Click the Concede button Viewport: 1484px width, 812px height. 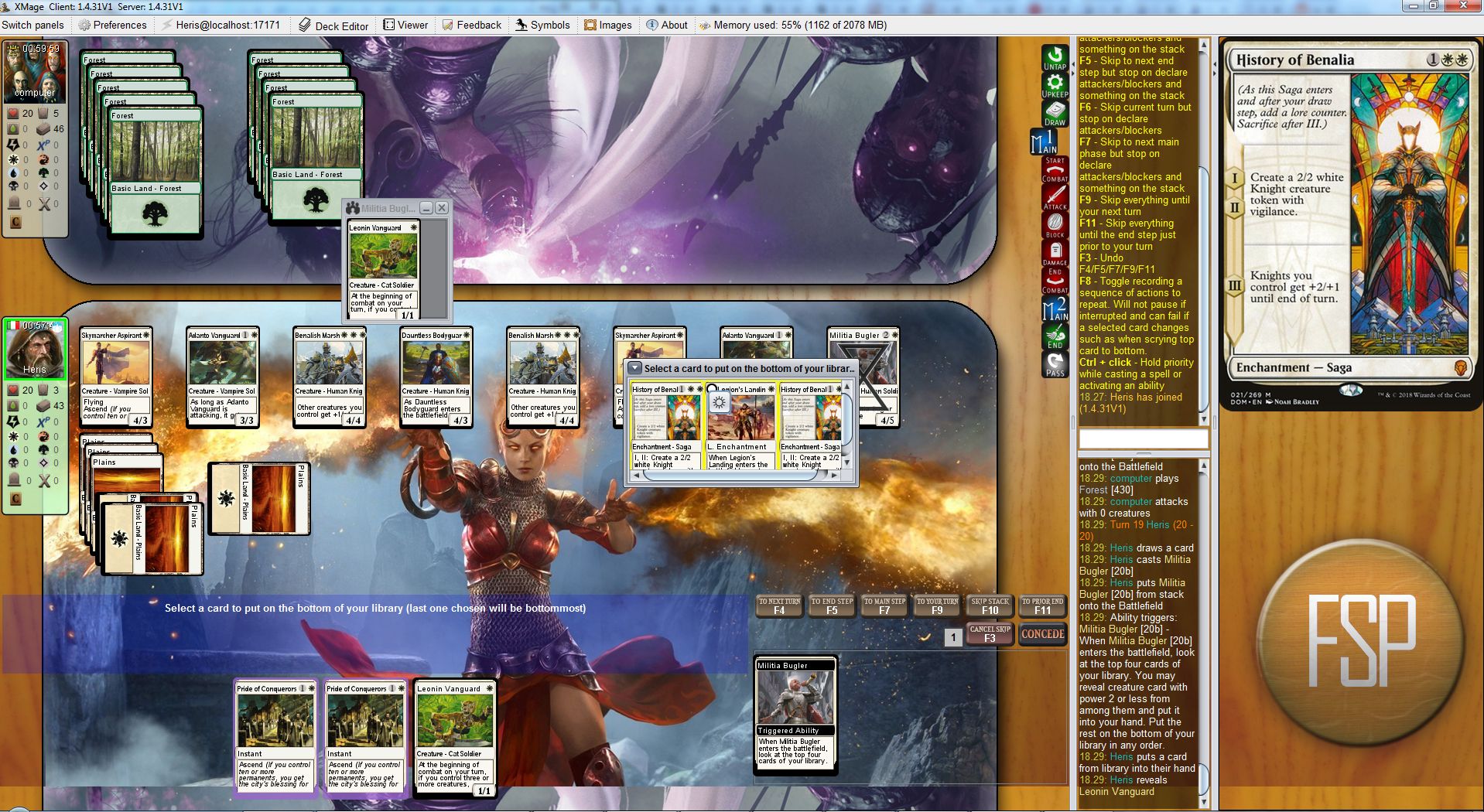coord(1042,634)
